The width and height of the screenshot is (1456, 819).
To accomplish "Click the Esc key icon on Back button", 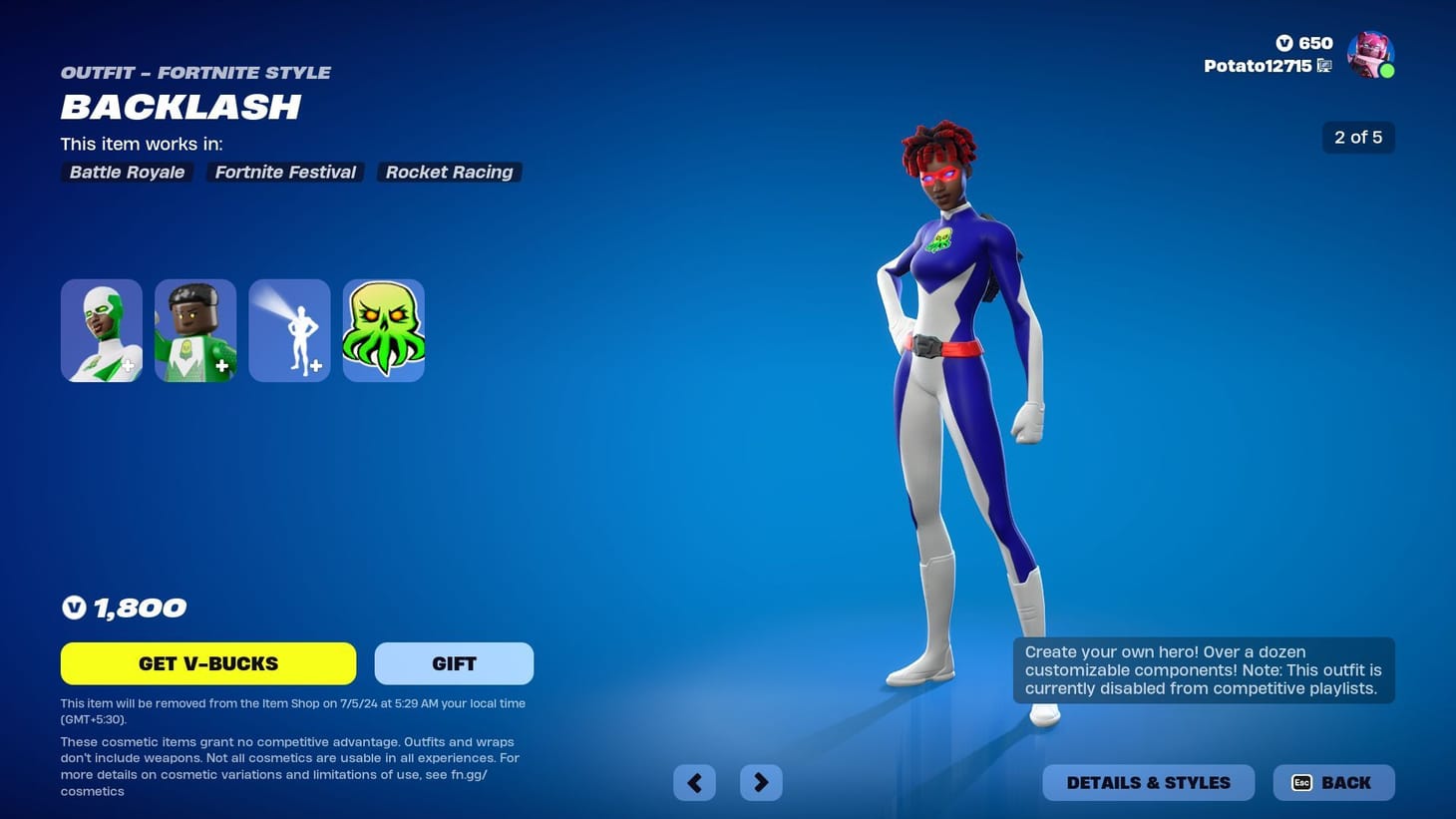I will [1301, 783].
